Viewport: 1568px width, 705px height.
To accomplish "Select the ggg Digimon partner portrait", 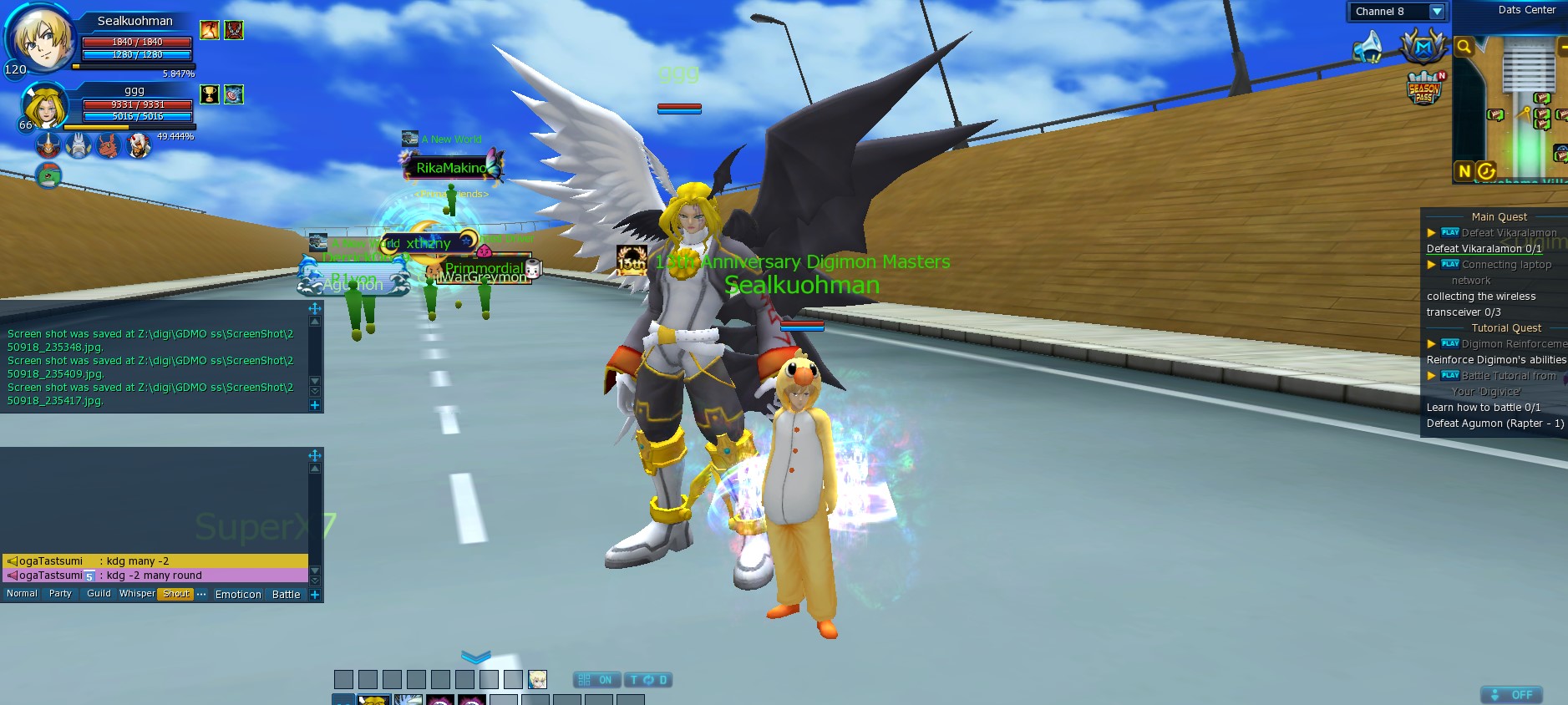I will tap(44, 108).
